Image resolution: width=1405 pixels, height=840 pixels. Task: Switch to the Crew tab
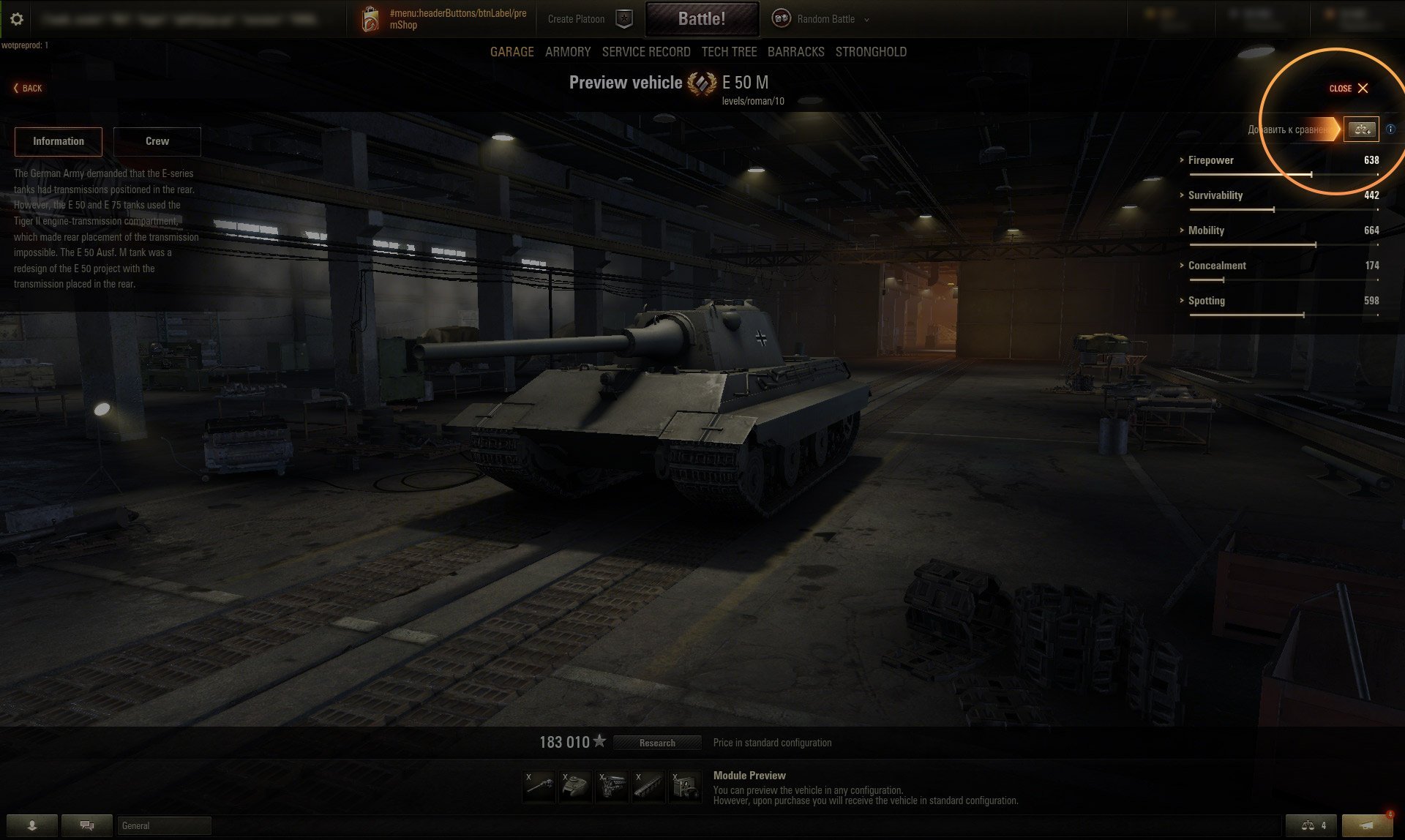point(157,141)
